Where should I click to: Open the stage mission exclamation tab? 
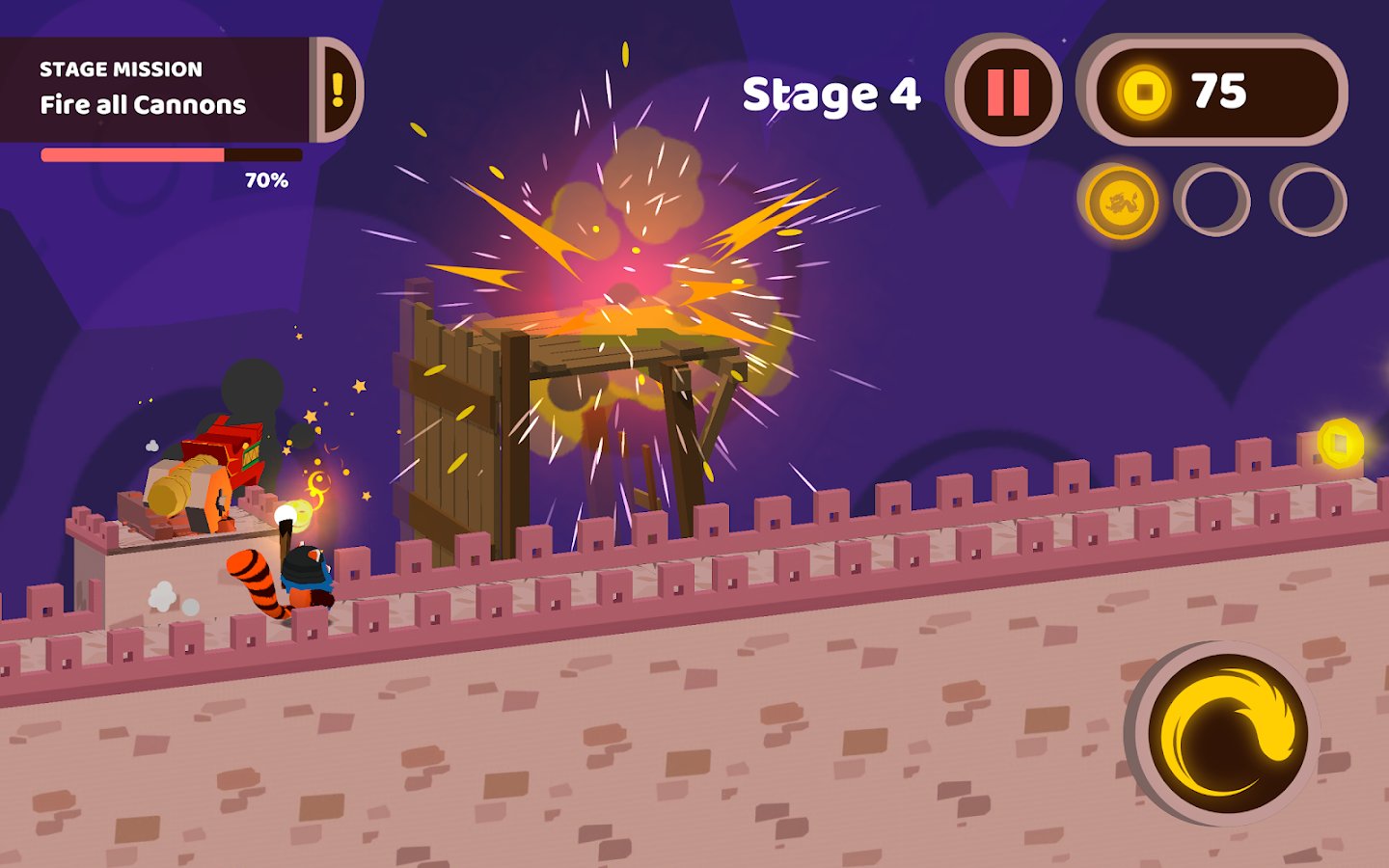(339, 90)
